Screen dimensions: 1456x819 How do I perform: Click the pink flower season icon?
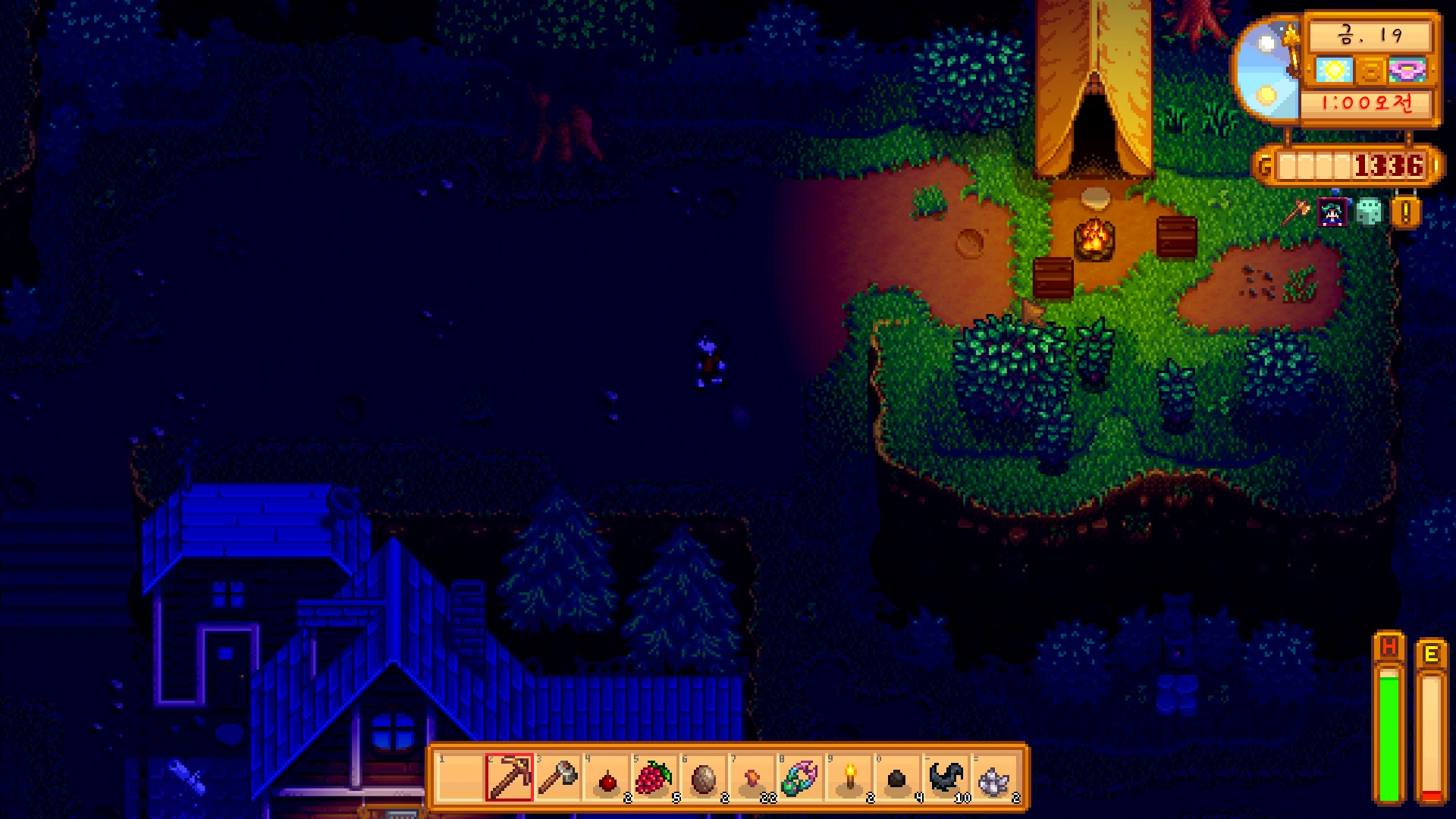[x=1407, y=71]
